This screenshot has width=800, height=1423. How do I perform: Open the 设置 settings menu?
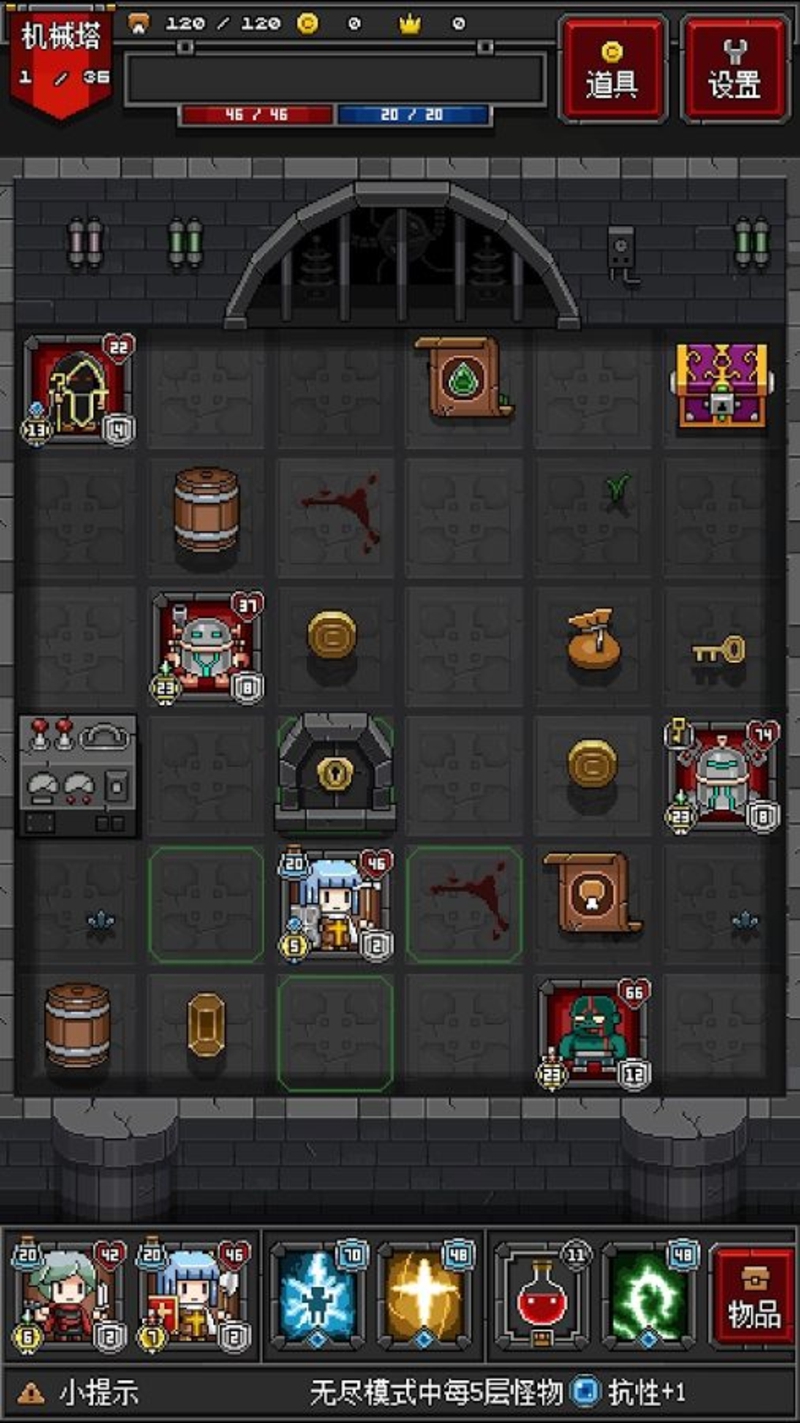tap(735, 69)
